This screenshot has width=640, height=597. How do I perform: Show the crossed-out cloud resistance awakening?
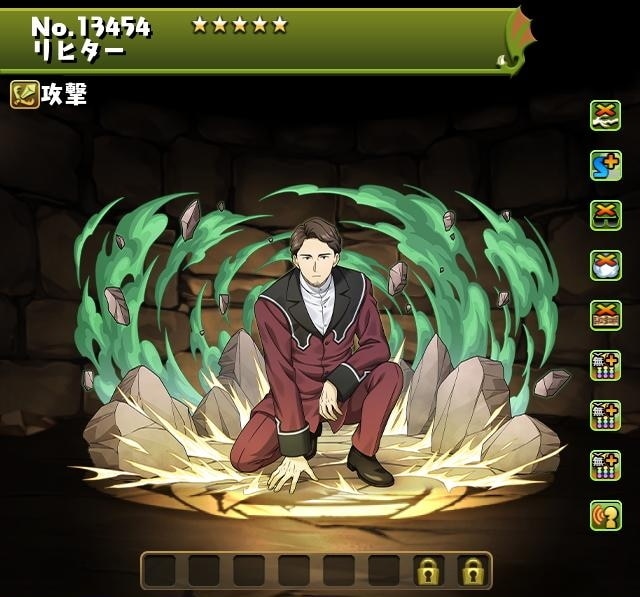[605, 266]
